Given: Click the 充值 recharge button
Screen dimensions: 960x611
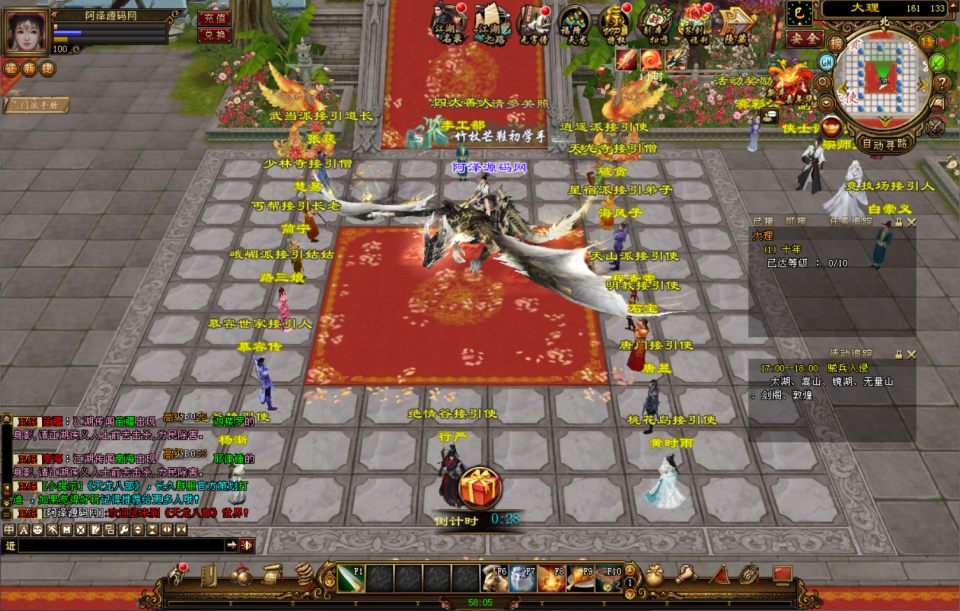Looking at the screenshot, I should (x=215, y=17).
